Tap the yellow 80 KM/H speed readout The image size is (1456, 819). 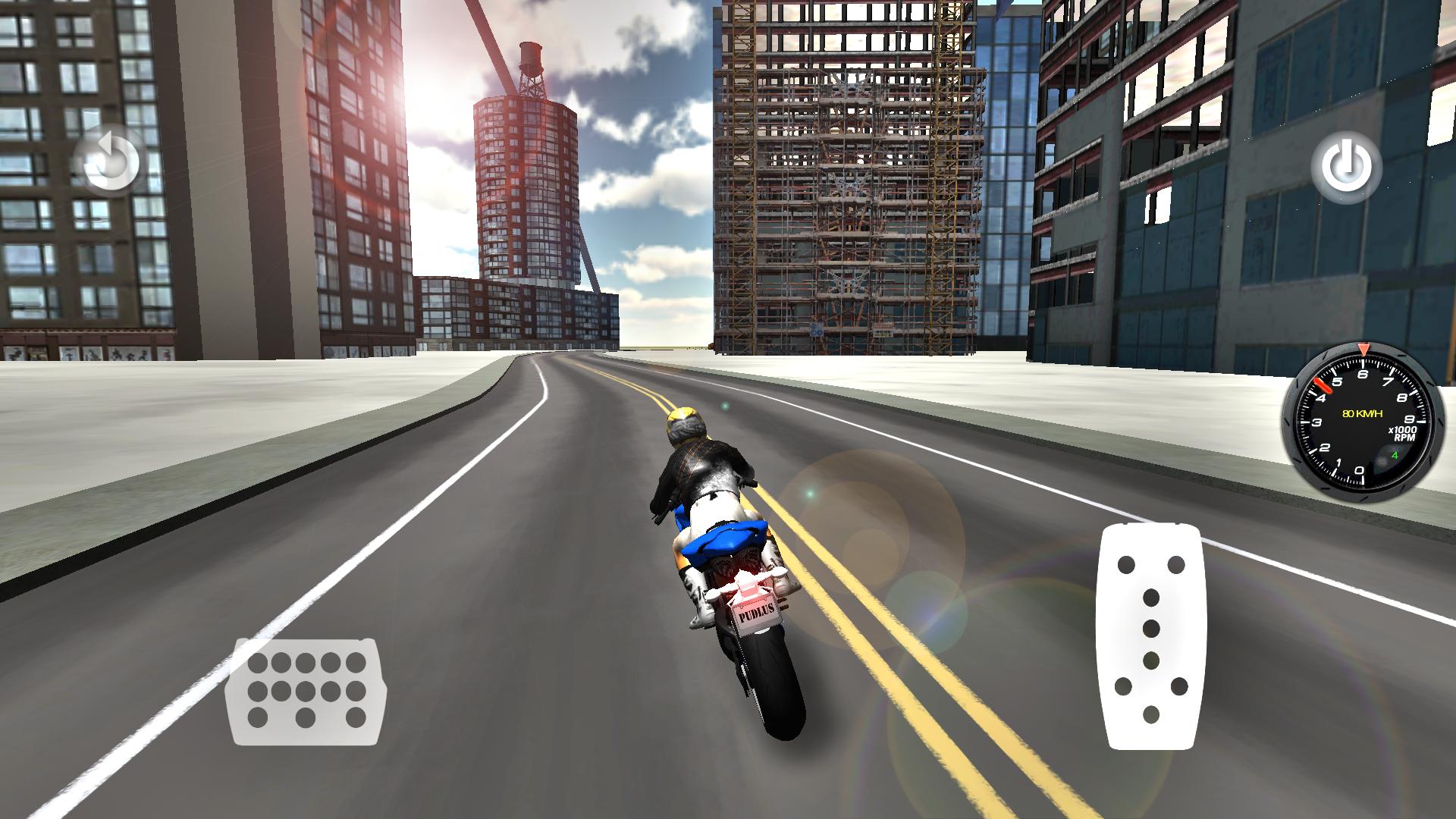[1363, 413]
